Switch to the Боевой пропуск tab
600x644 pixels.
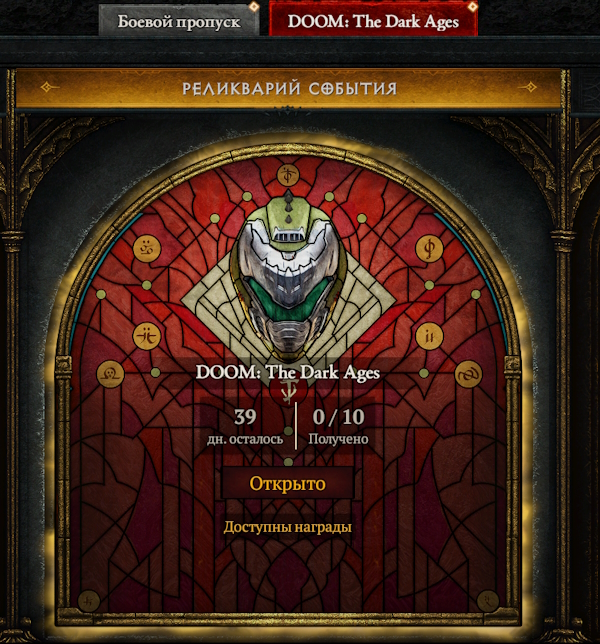[x=179, y=21]
